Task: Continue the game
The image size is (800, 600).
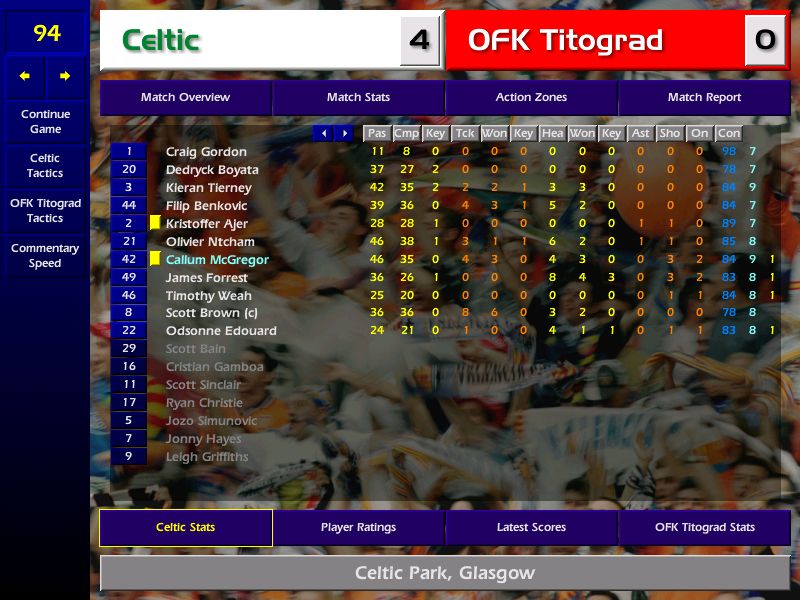Action: 45,121
